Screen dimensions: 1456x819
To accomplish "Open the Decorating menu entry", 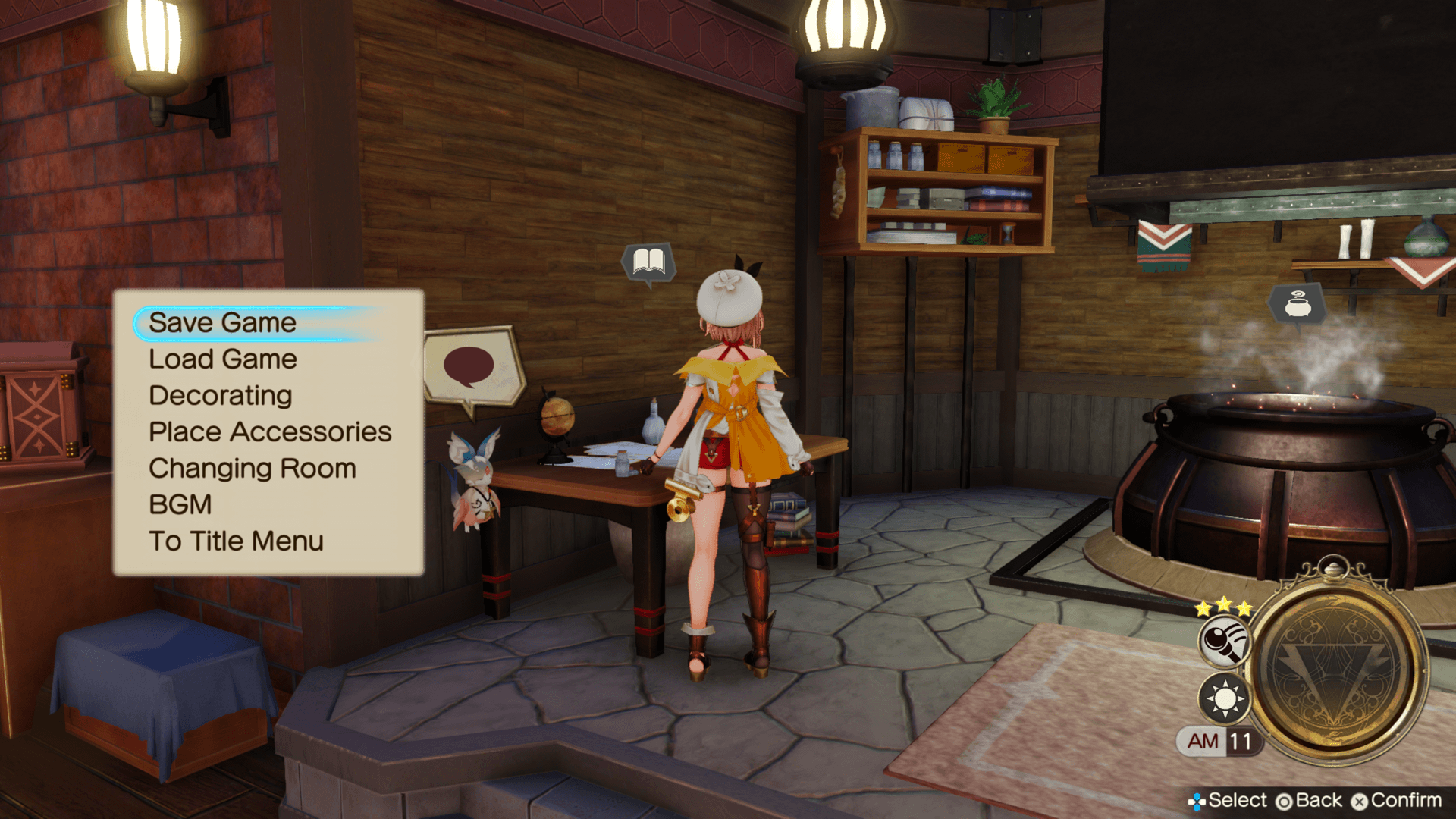I will 220,396.
